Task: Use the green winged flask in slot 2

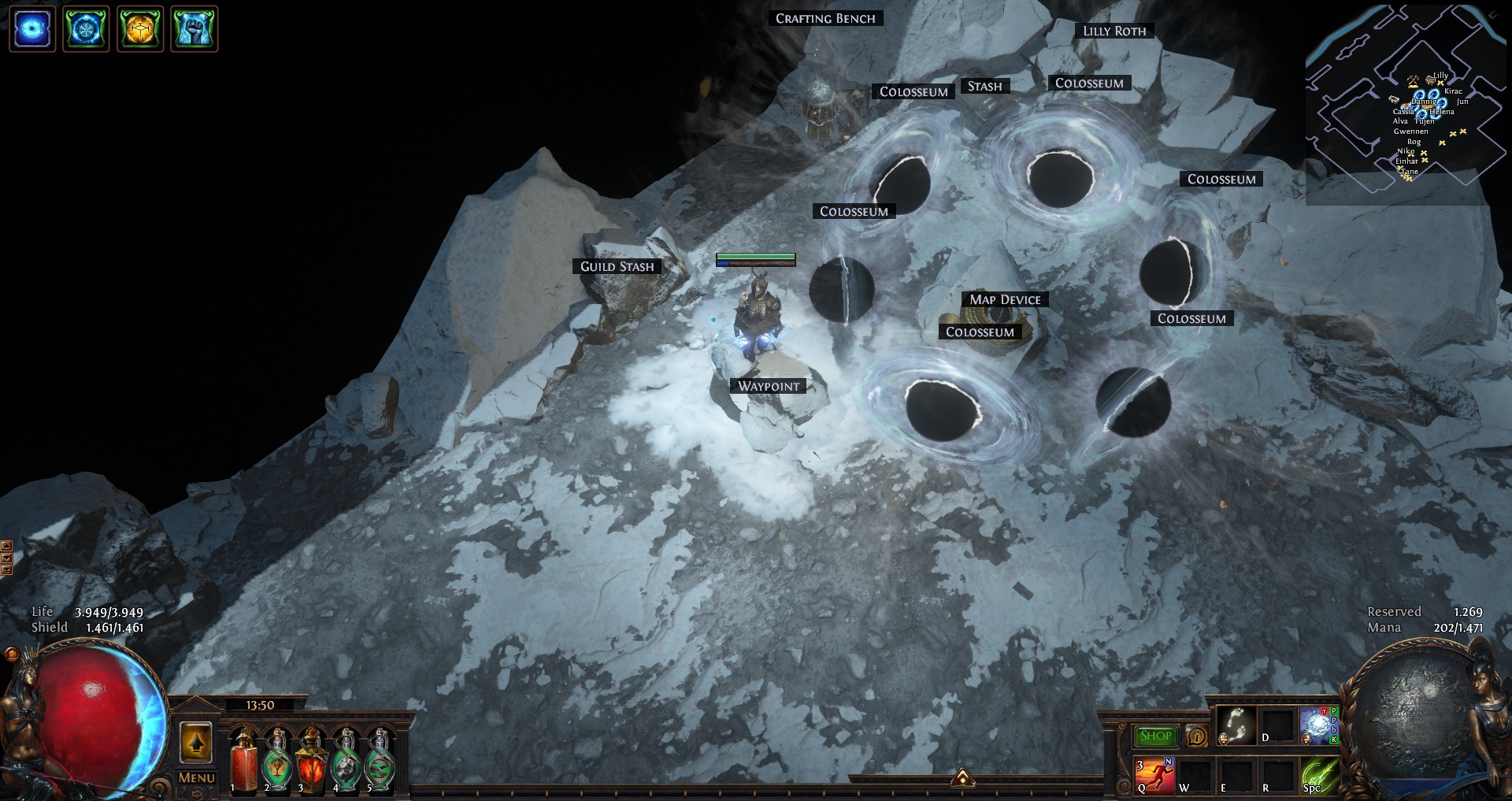Action: point(277,762)
